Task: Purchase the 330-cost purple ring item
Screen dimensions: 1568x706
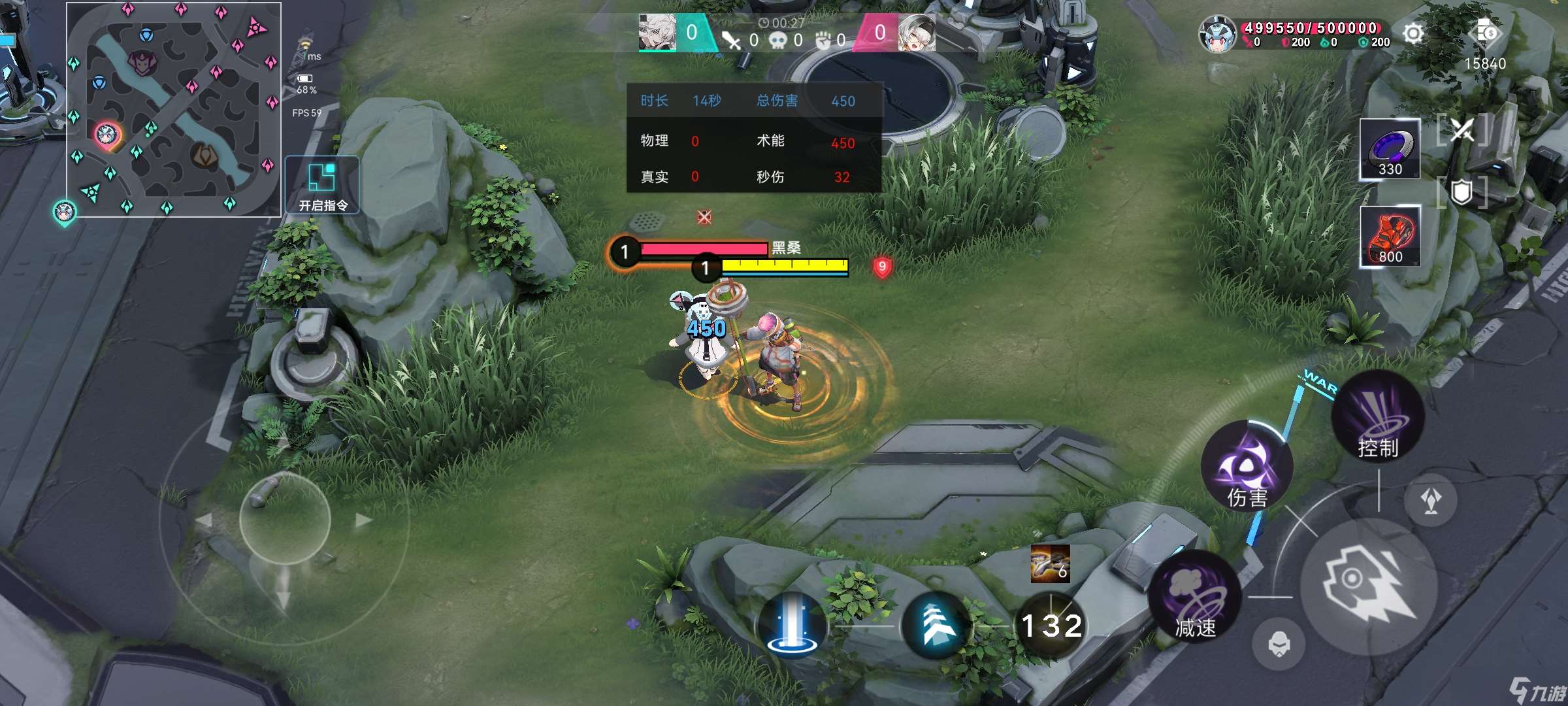Action: (x=1390, y=147)
